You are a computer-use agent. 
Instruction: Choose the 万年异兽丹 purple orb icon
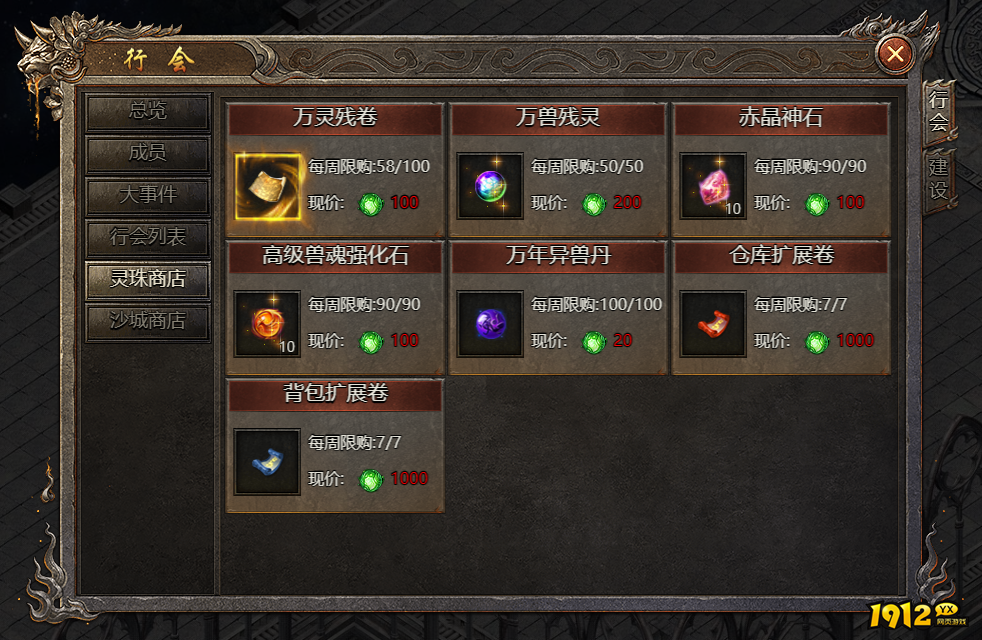tap(490, 324)
